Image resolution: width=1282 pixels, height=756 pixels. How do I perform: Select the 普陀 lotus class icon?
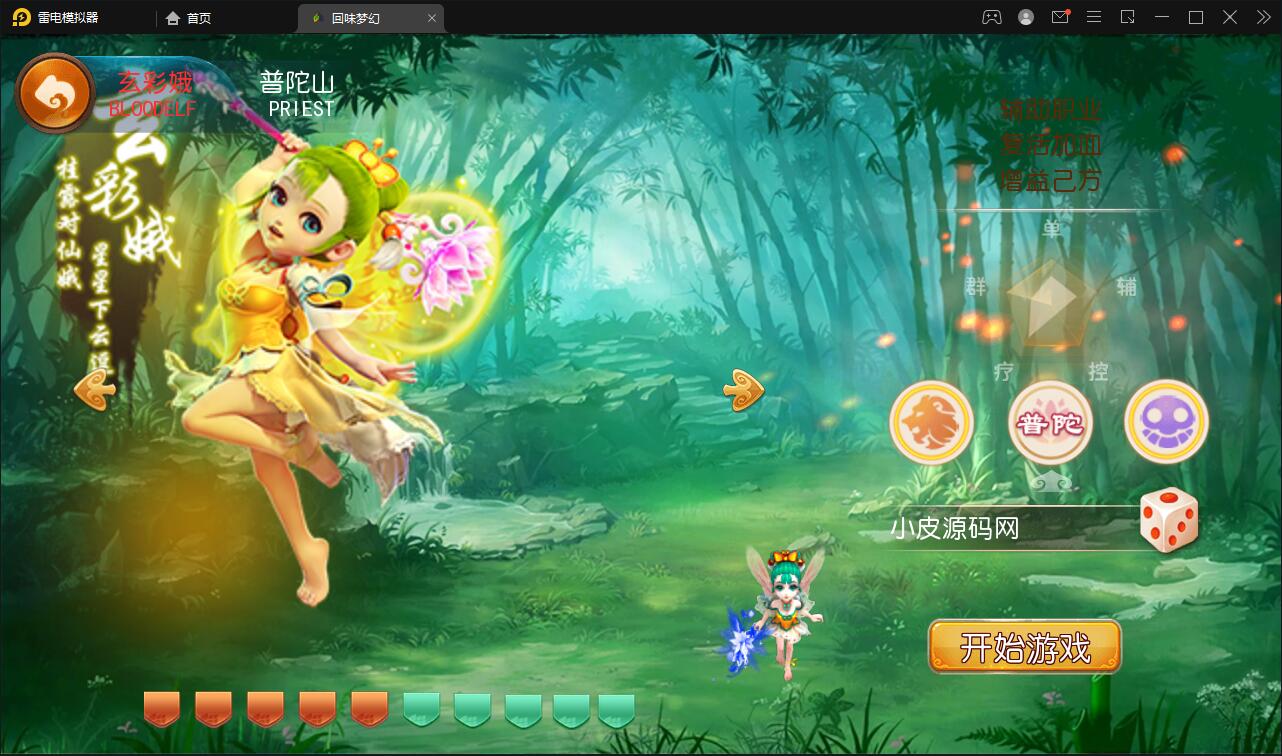click(x=1050, y=422)
